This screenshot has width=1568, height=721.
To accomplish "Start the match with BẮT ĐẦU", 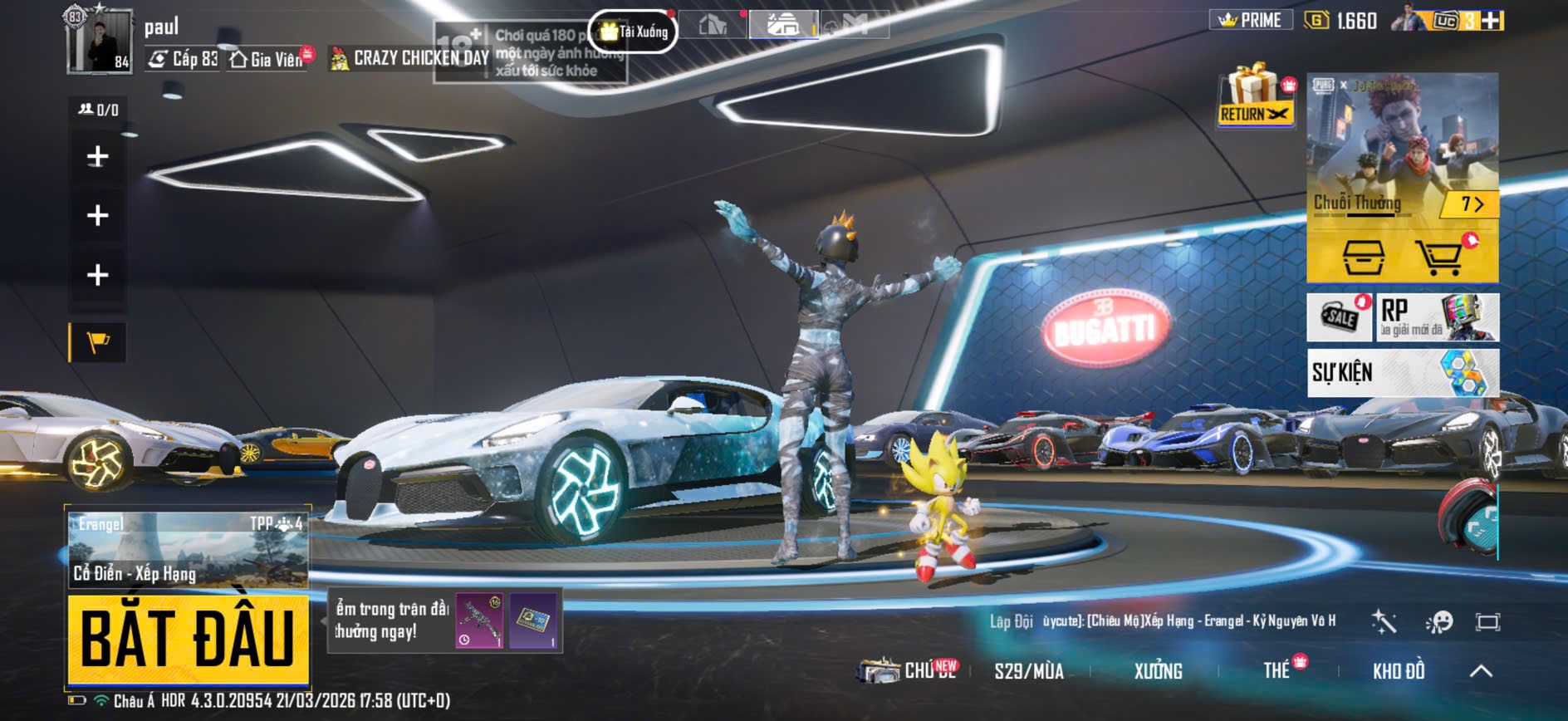I will pyautogui.click(x=188, y=638).
